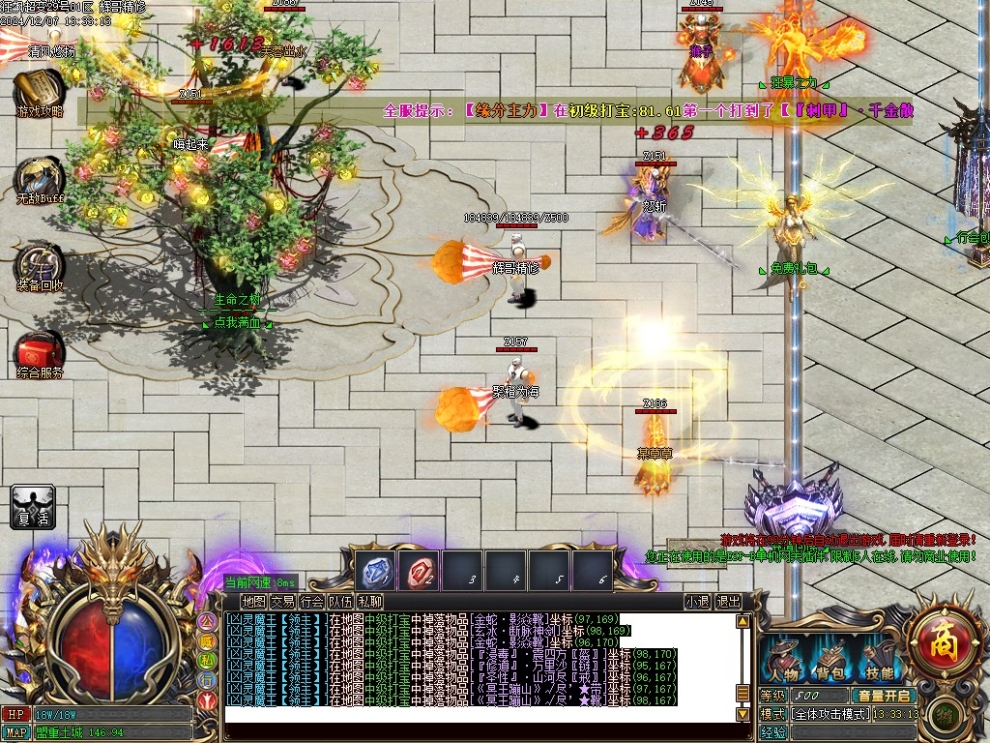Click the 小退 logout button

(697, 602)
